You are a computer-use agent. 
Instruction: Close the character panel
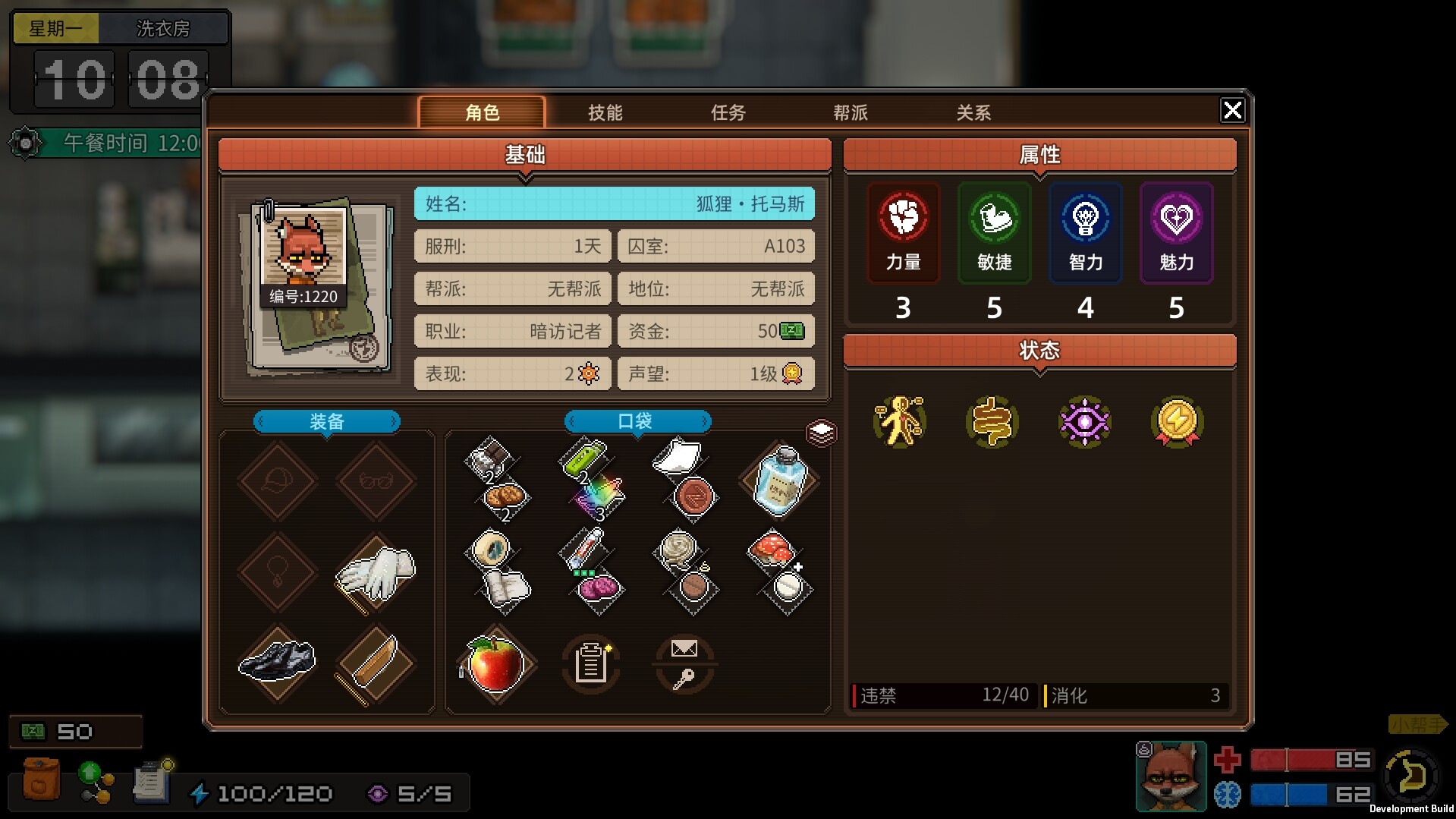[1232, 111]
